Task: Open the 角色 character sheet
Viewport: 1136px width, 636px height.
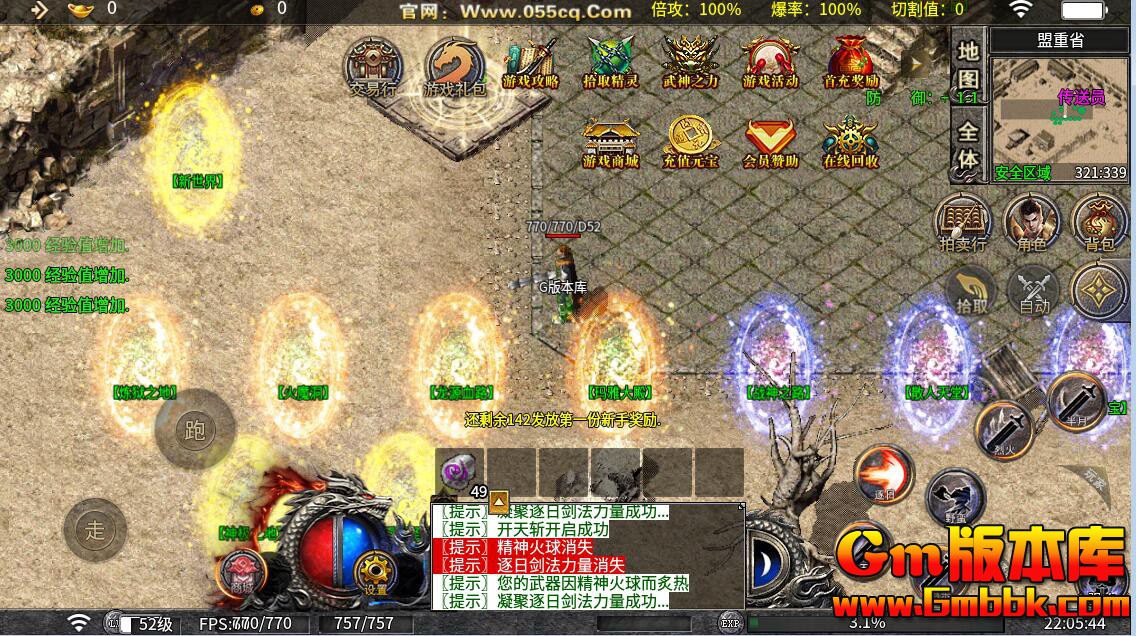Action: (1031, 222)
